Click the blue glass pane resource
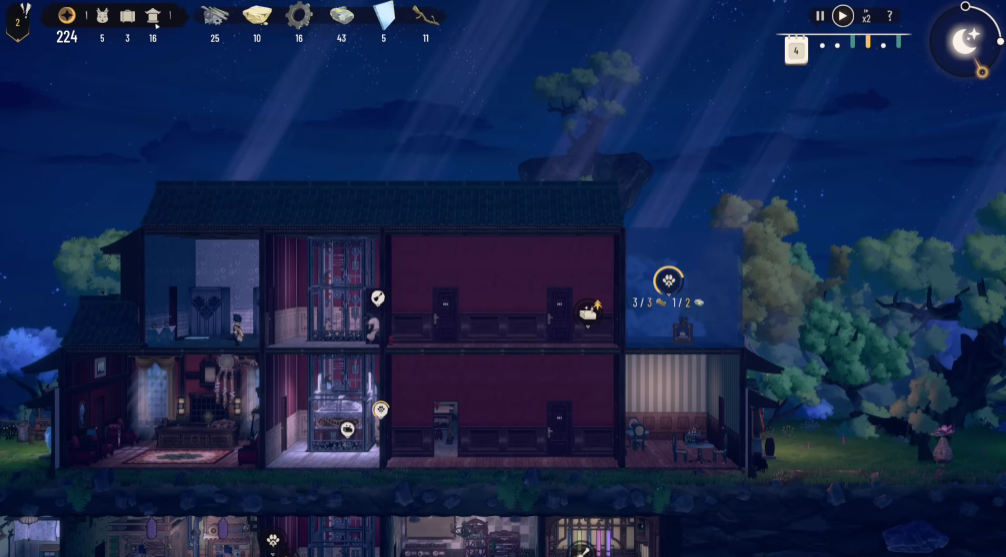 coord(384,15)
